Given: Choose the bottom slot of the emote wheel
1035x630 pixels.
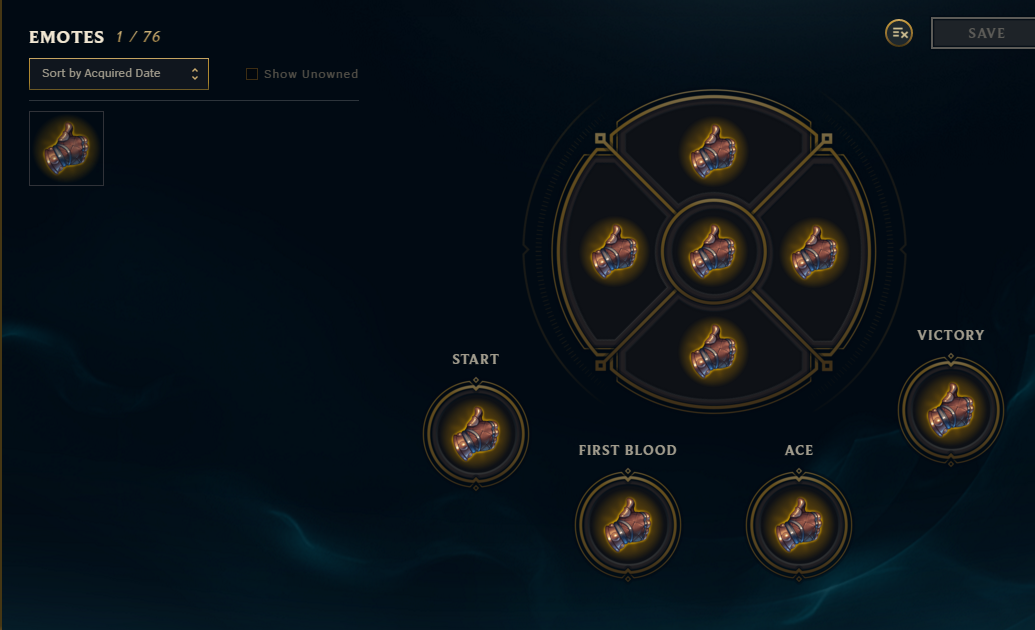Looking at the screenshot, I should pyautogui.click(x=714, y=351).
